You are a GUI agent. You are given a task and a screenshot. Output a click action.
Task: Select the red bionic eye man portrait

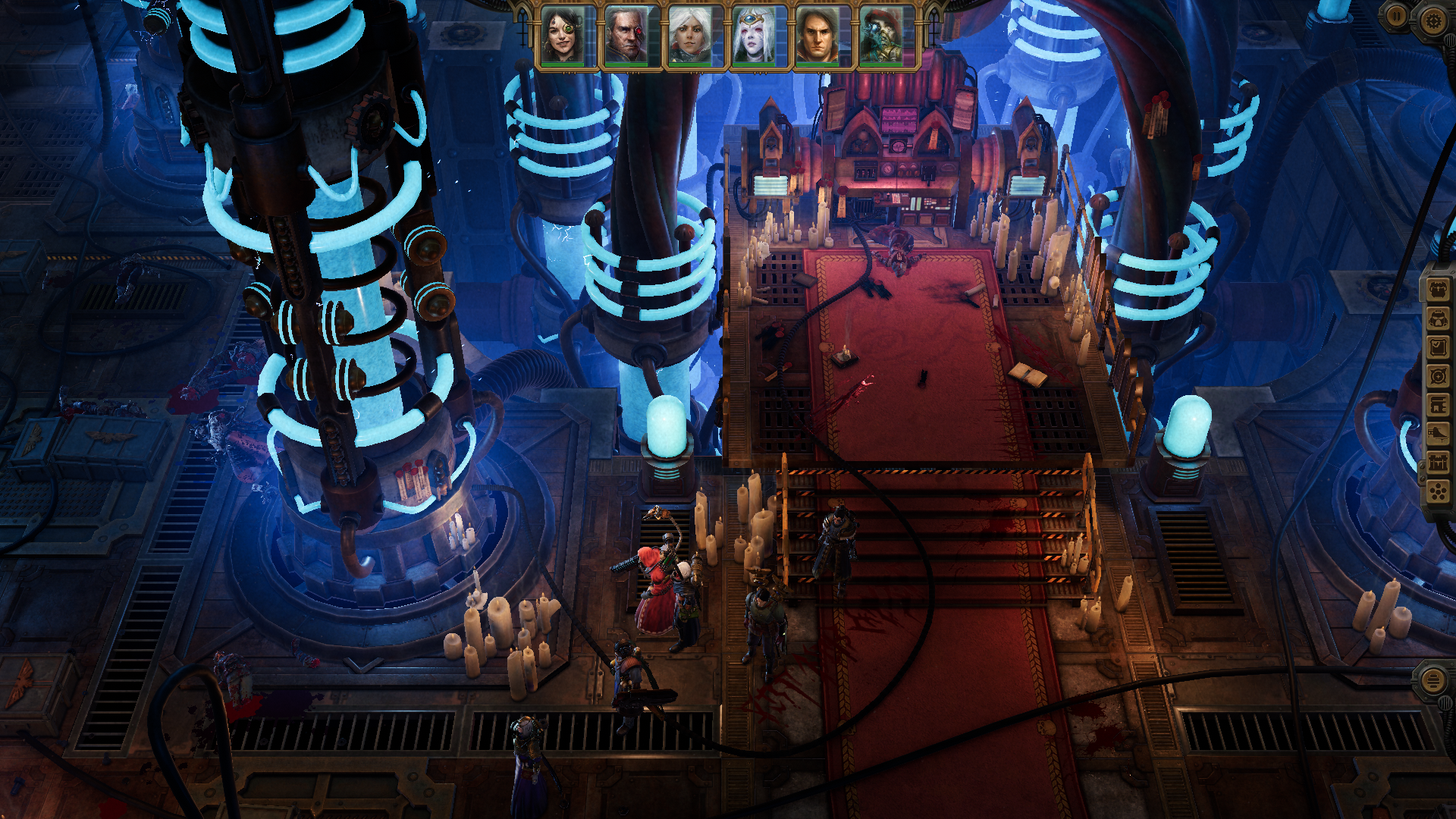[x=626, y=36]
